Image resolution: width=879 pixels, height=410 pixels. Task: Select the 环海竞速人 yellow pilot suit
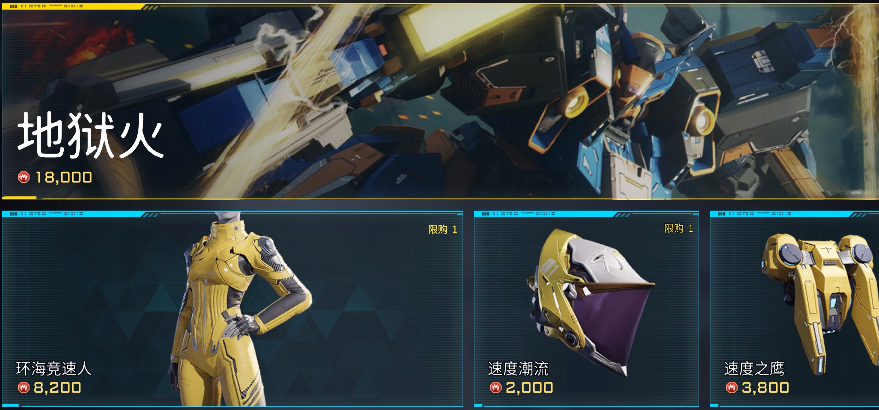coord(232,310)
